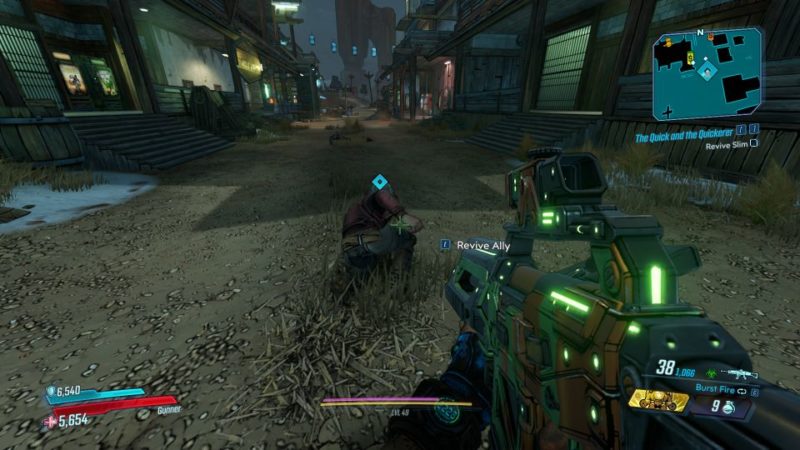
Task: Click the Revive Slim objective checkbox
Action: 754,144
